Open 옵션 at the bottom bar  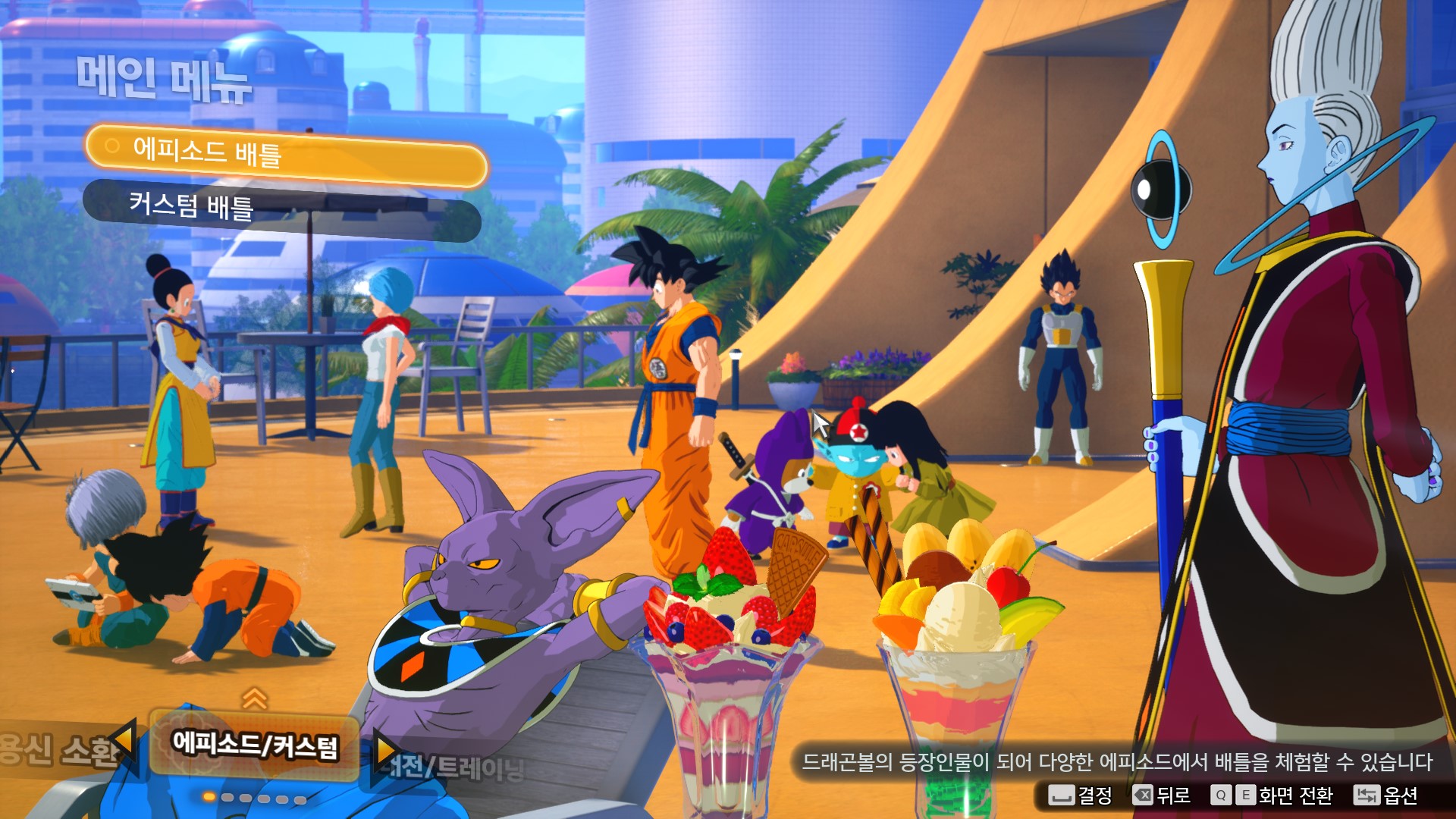1386,795
